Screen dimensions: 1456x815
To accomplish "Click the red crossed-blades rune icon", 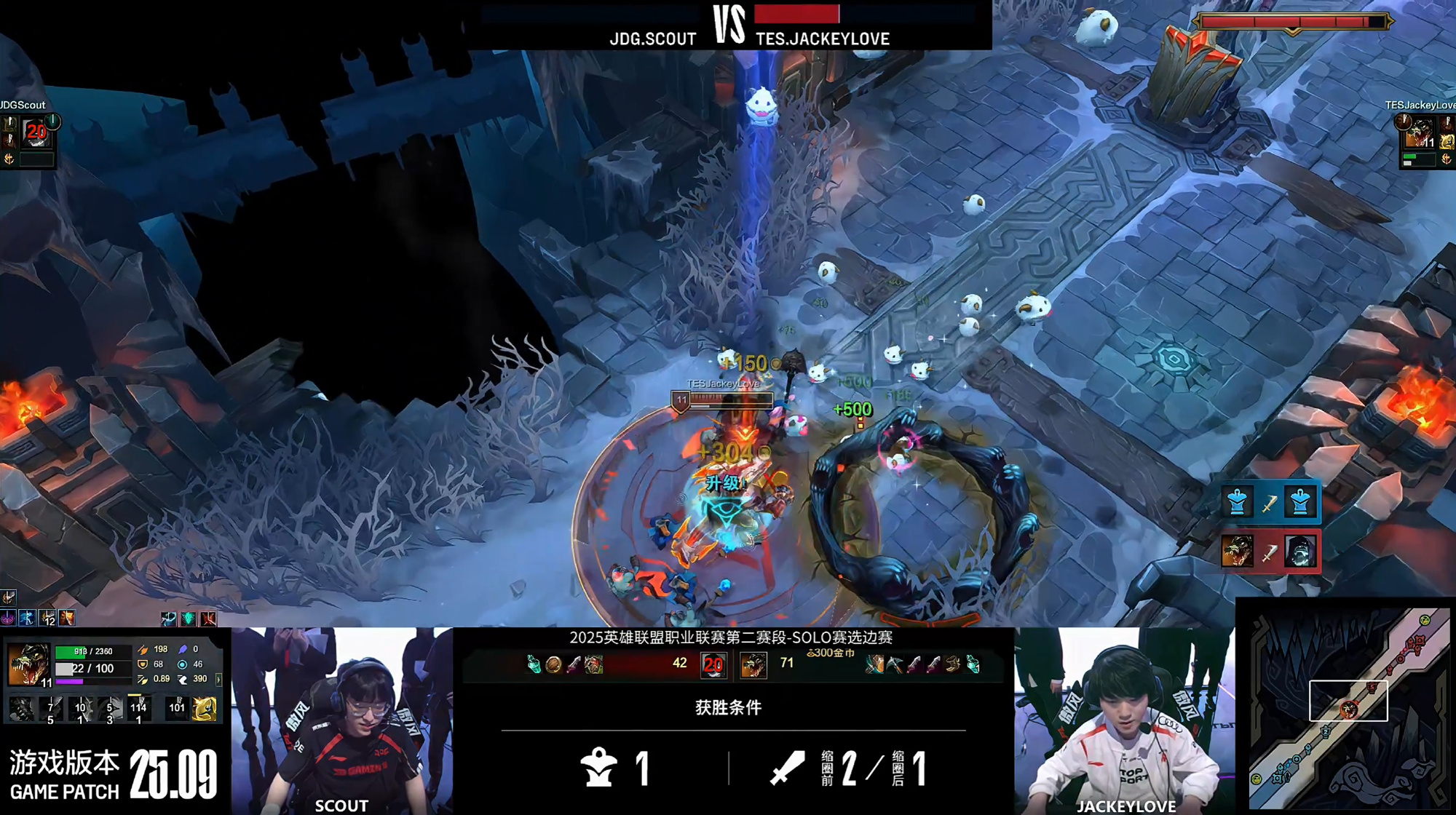I will click(x=208, y=619).
